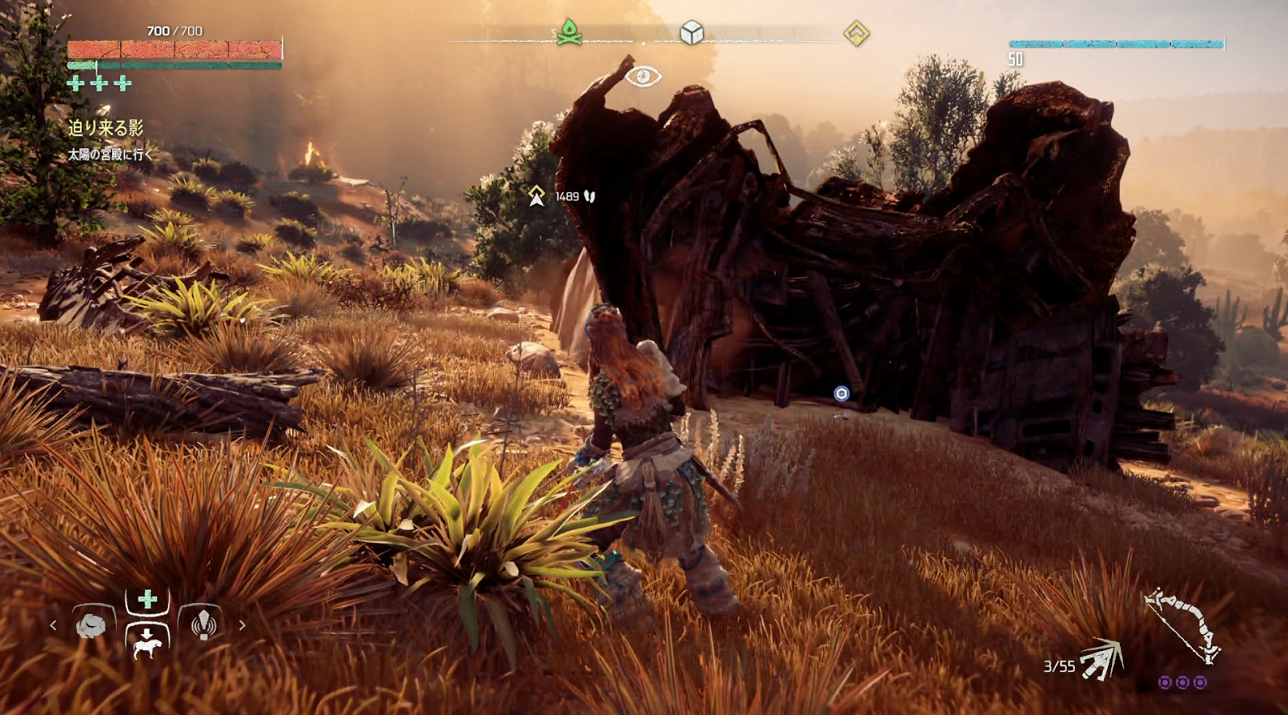Select the green campfire marker on the compass

(x=570, y=32)
